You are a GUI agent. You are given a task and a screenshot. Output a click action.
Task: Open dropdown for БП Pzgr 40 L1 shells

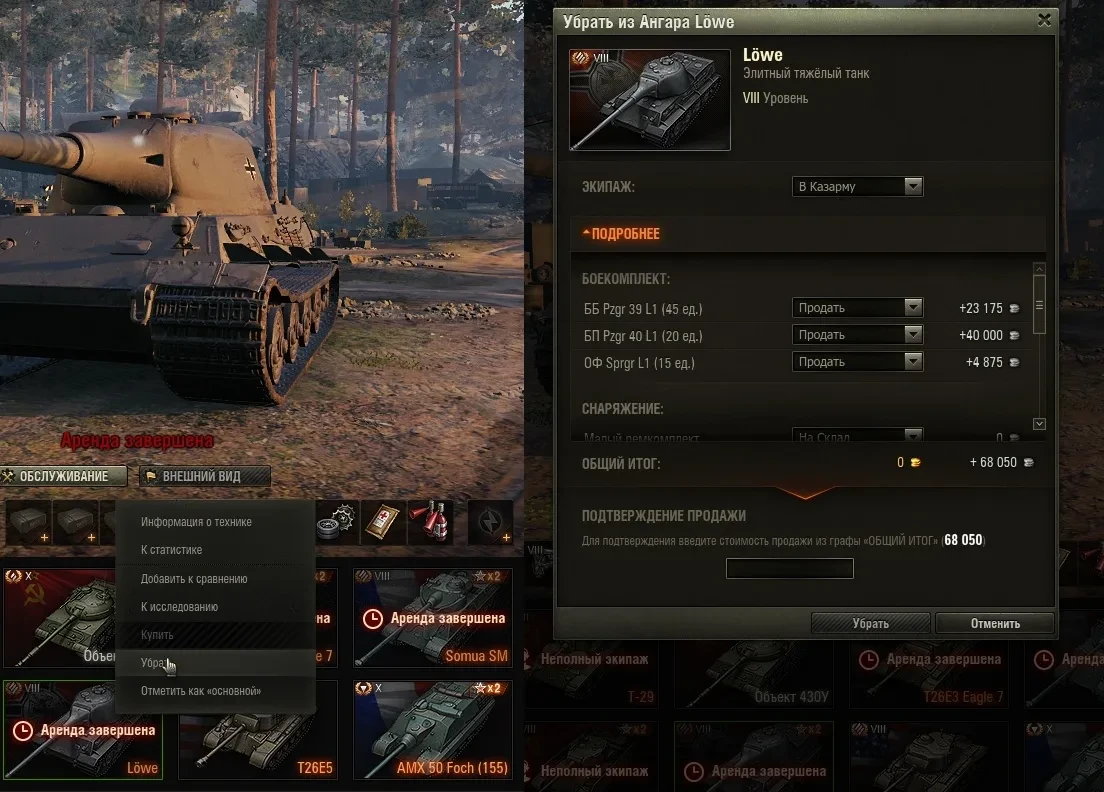[858, 335]
